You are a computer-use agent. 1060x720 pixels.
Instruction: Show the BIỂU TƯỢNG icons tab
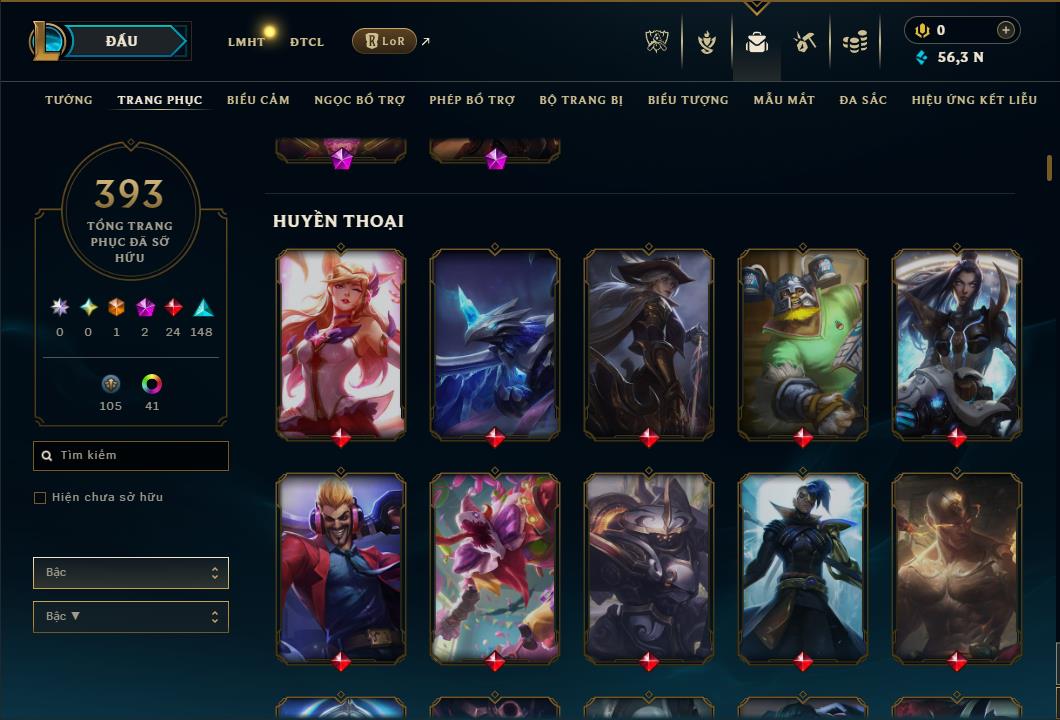pos(688,100)
